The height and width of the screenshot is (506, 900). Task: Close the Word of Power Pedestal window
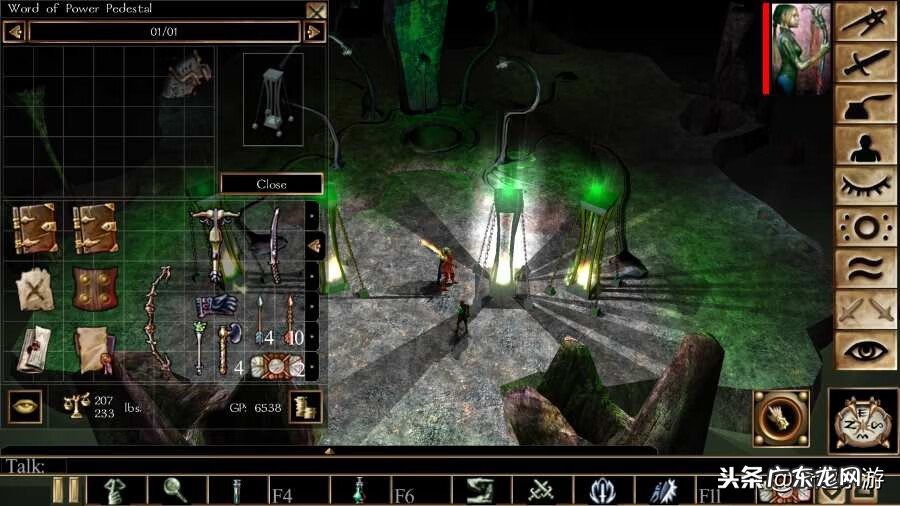316,11
